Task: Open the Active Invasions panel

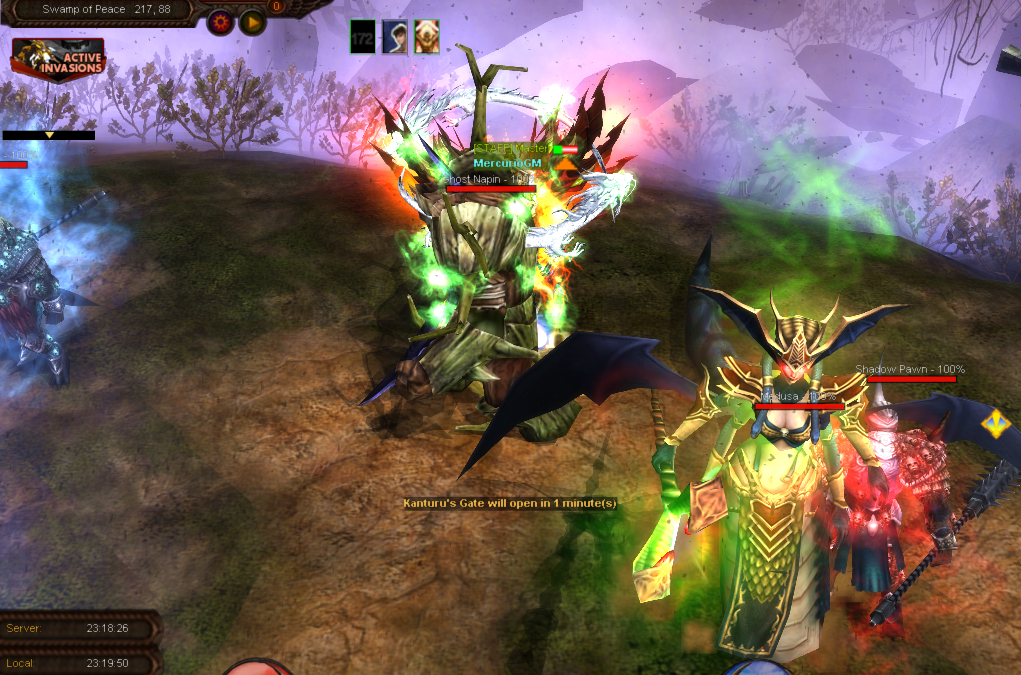Action: (x=58, y=60)
